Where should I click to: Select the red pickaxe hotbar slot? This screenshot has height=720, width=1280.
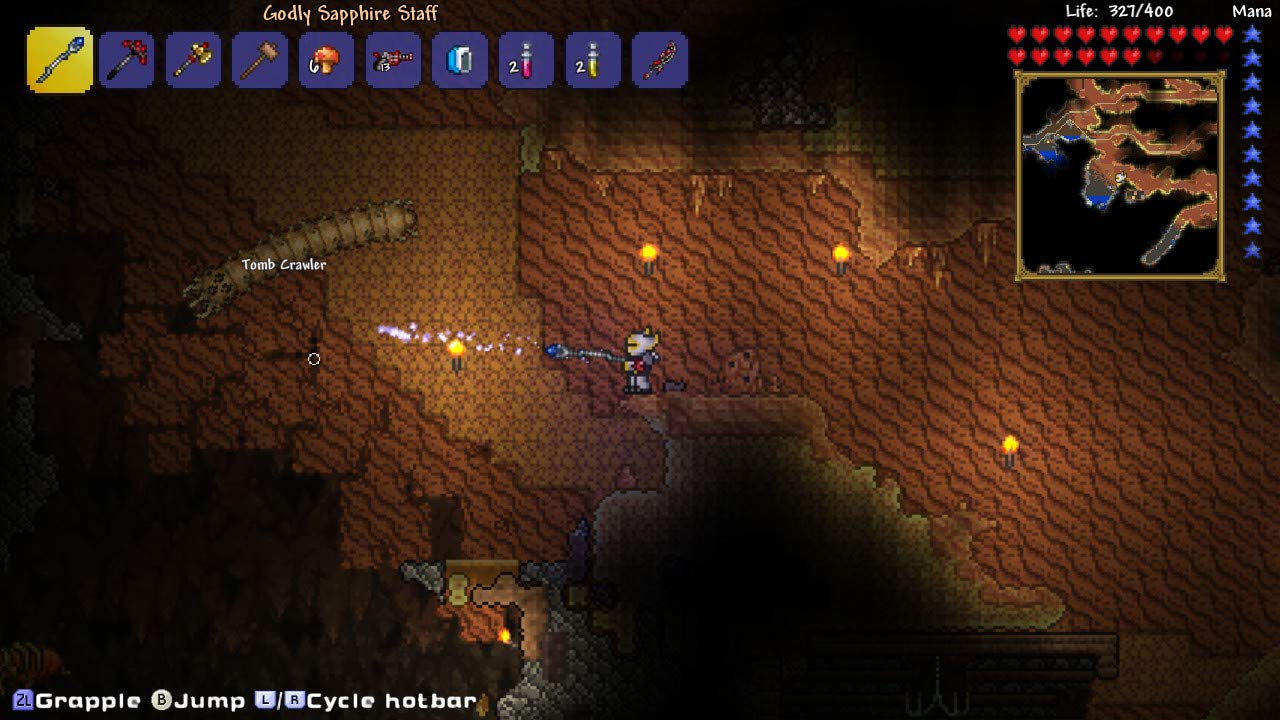[127, 60]
